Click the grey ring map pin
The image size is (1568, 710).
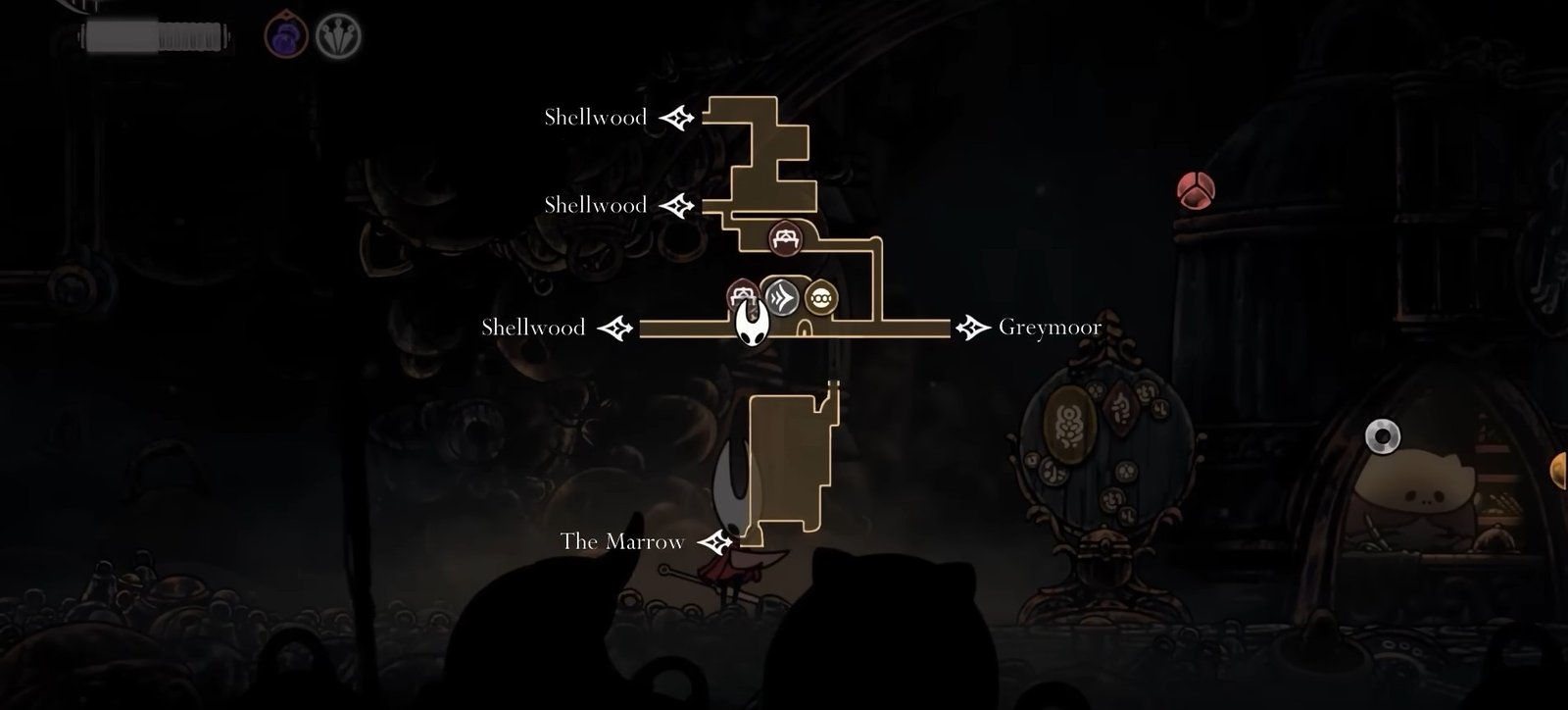pyautogui.click(x=1382, y=436)
